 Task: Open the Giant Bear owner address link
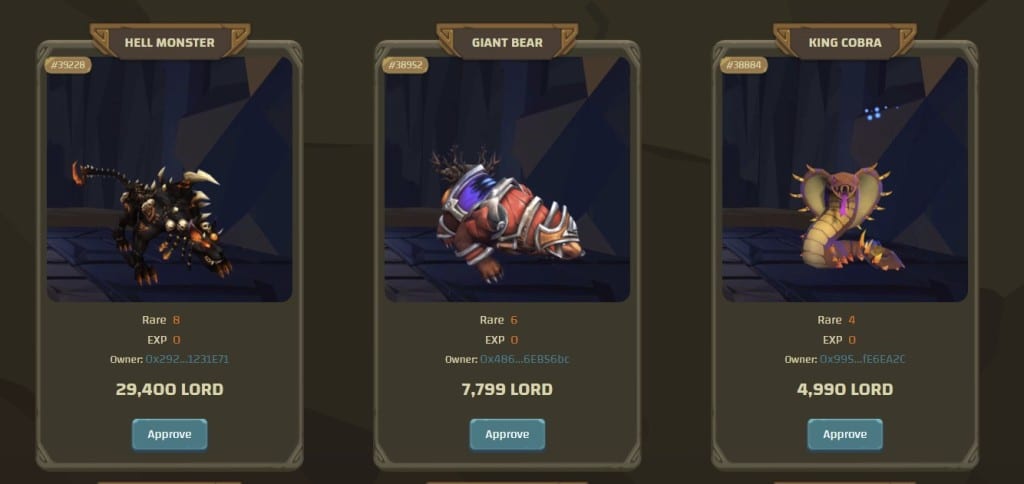click(525, 359)
